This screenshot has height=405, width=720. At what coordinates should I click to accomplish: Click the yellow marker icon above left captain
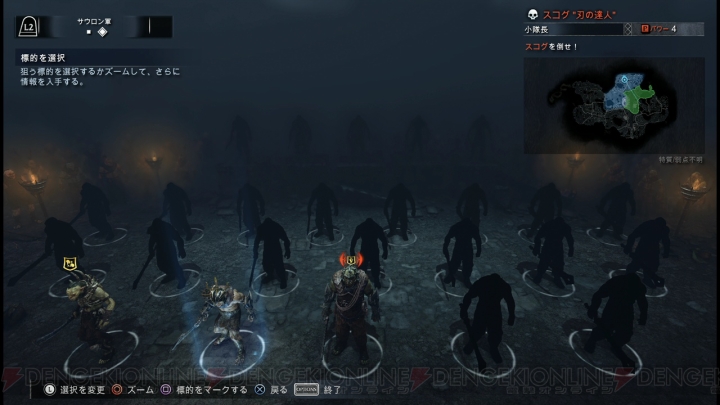71,263
